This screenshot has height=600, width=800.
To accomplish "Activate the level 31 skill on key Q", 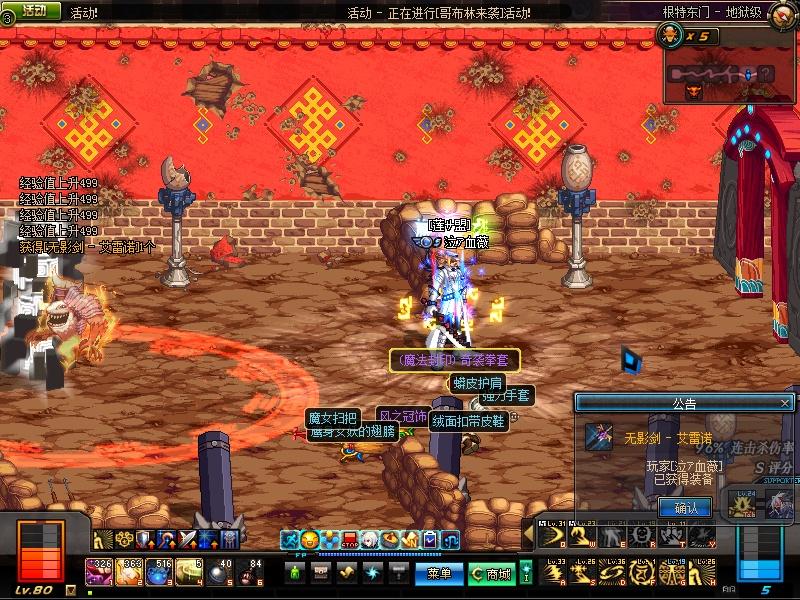I will pyautogui.click(x=551, y=536).
